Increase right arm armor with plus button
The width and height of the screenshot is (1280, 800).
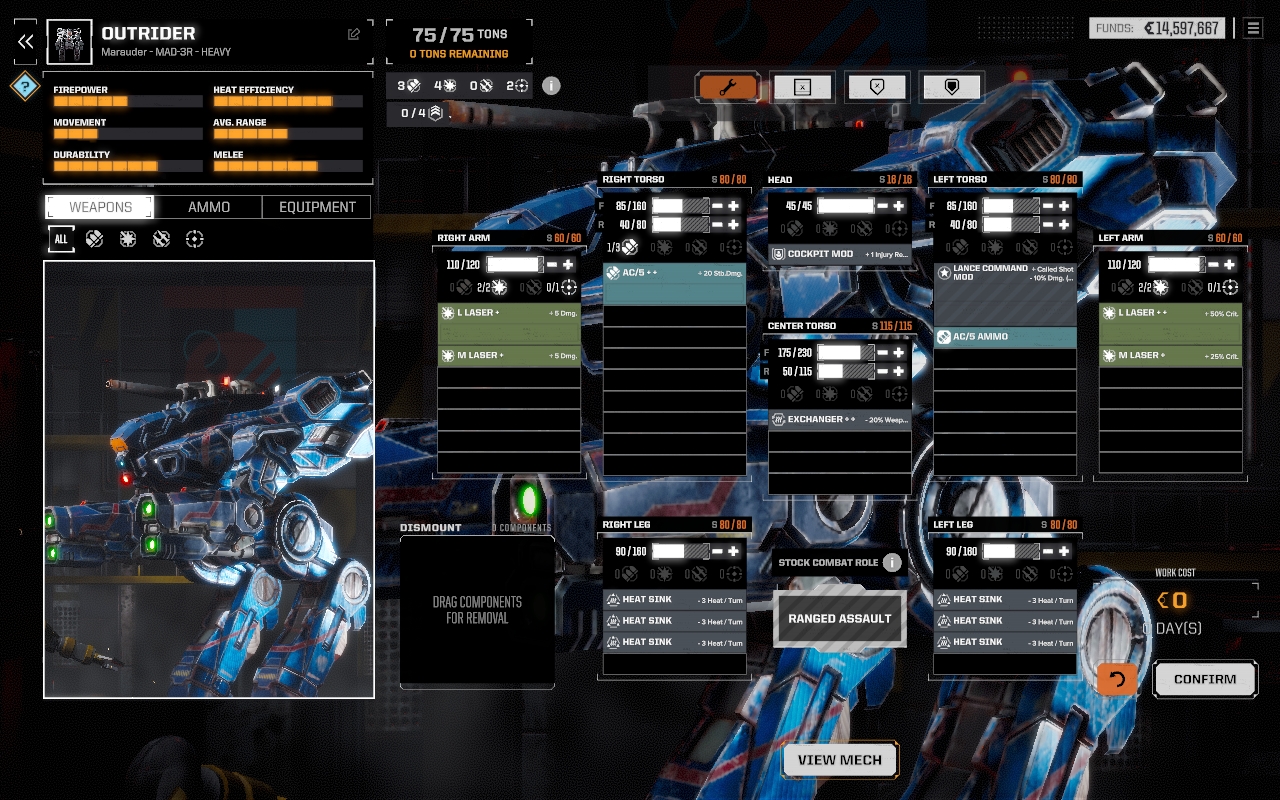pos(568,265)
